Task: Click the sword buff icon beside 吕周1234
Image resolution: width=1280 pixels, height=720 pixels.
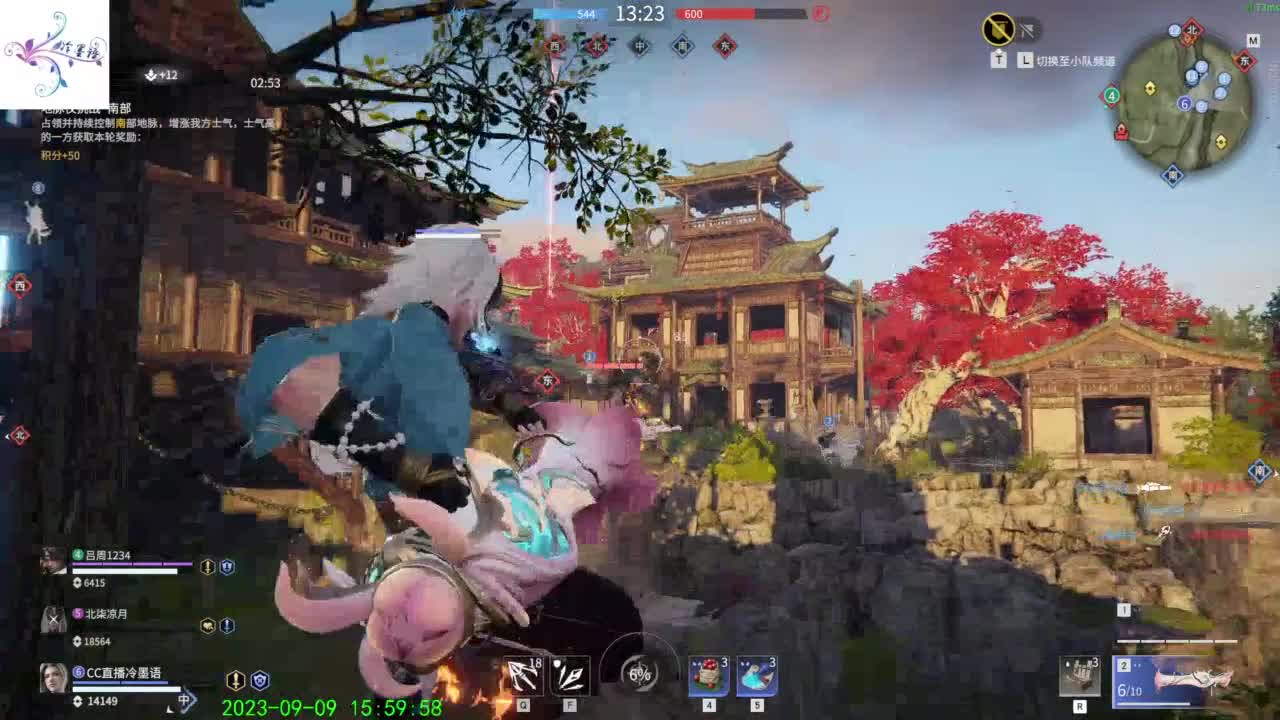Action: [x=207, y=567]
